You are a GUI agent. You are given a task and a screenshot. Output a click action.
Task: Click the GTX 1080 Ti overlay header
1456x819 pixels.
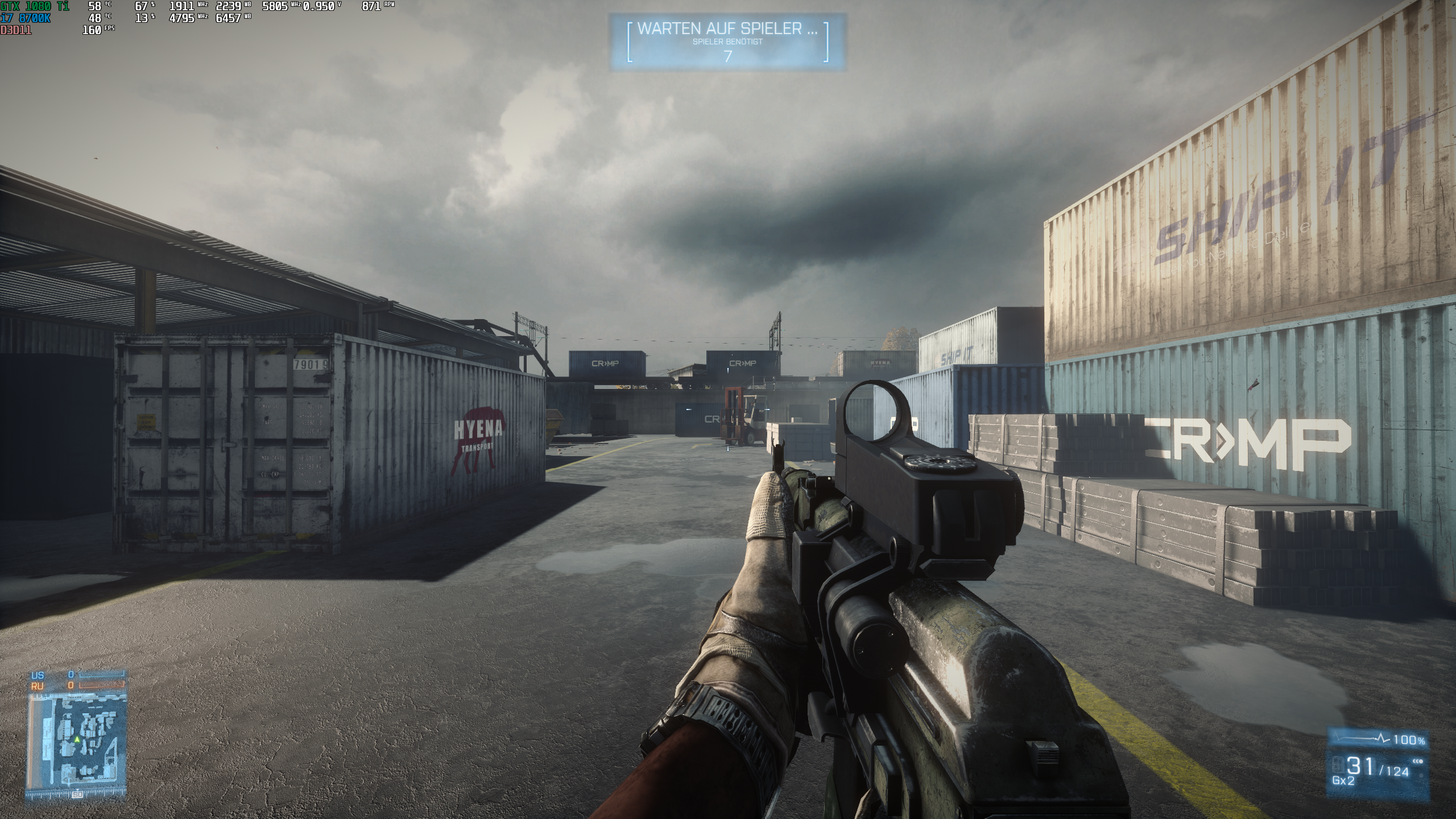point(36,6)
